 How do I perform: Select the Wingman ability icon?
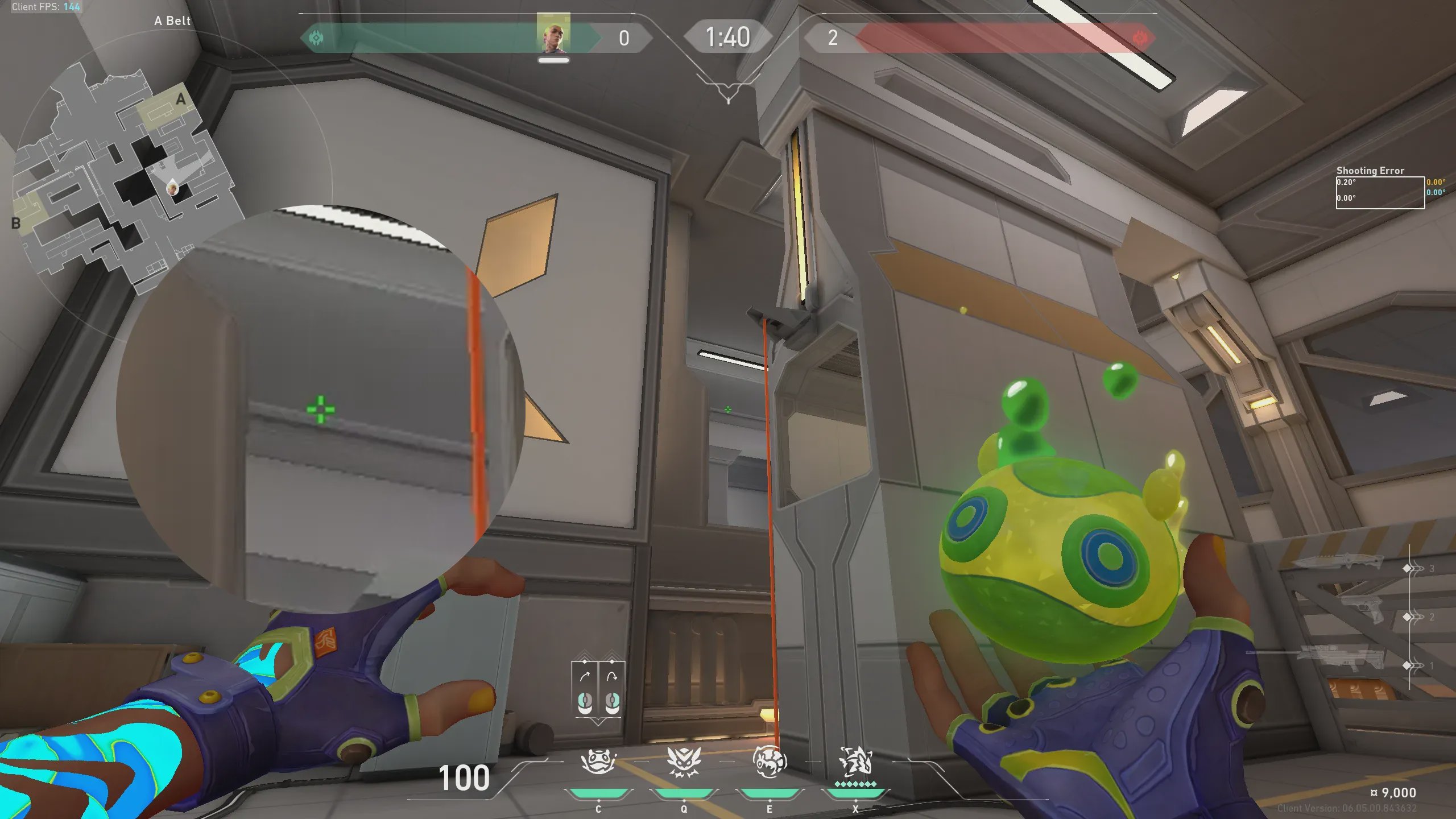point(684,762)
